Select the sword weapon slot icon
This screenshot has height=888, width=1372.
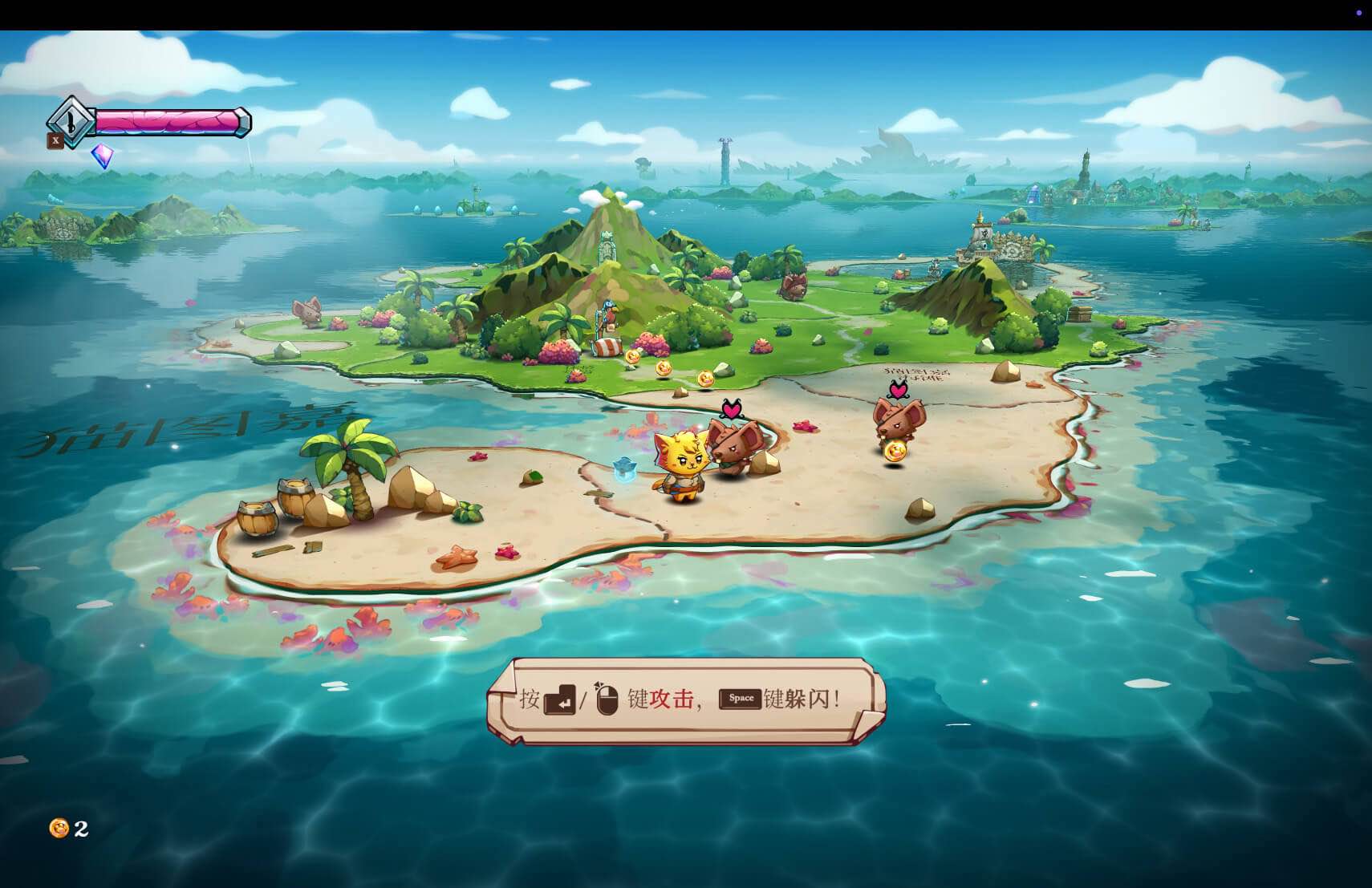coord(69,122)
